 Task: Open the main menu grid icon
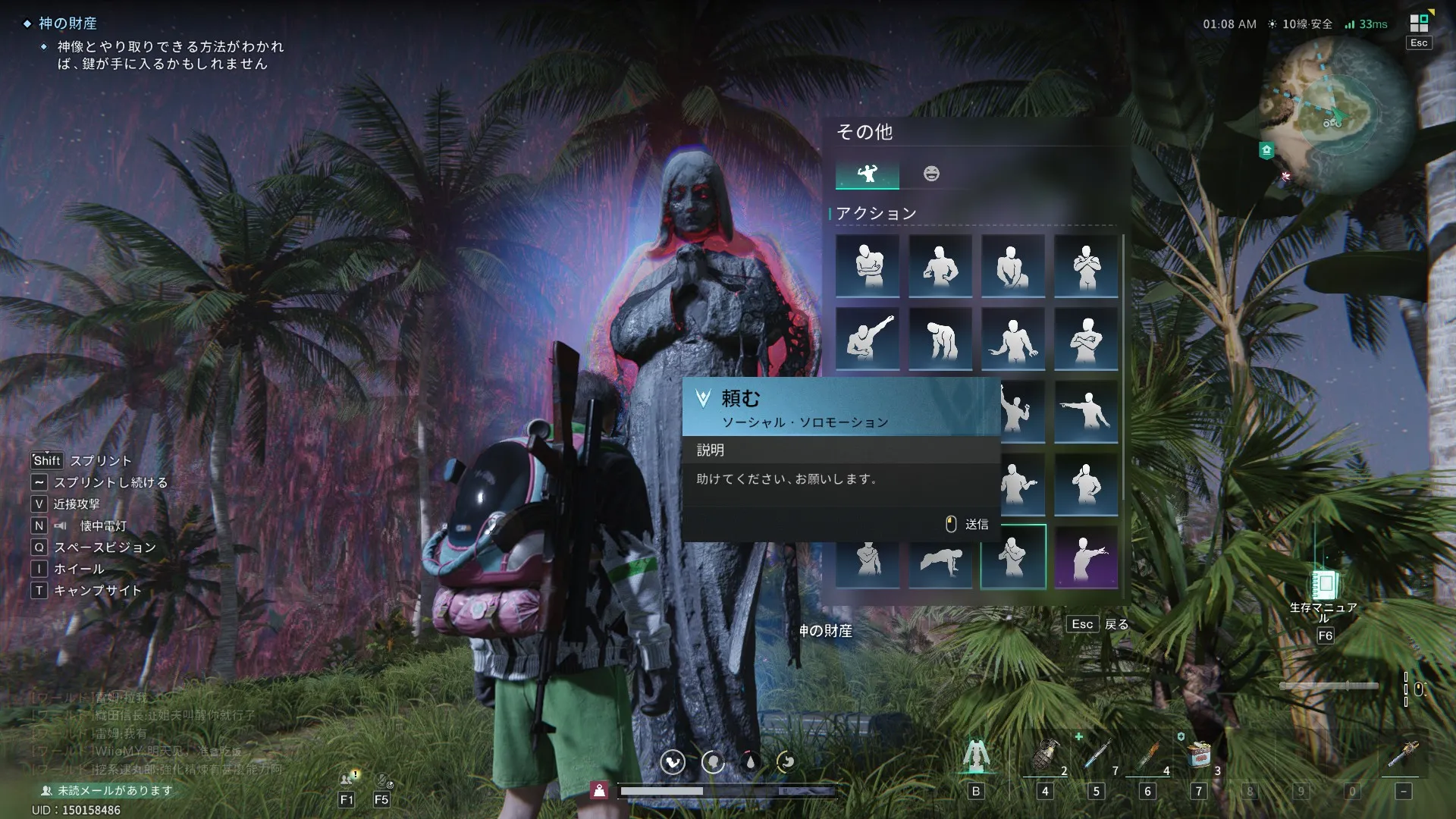coord(1419,24)
